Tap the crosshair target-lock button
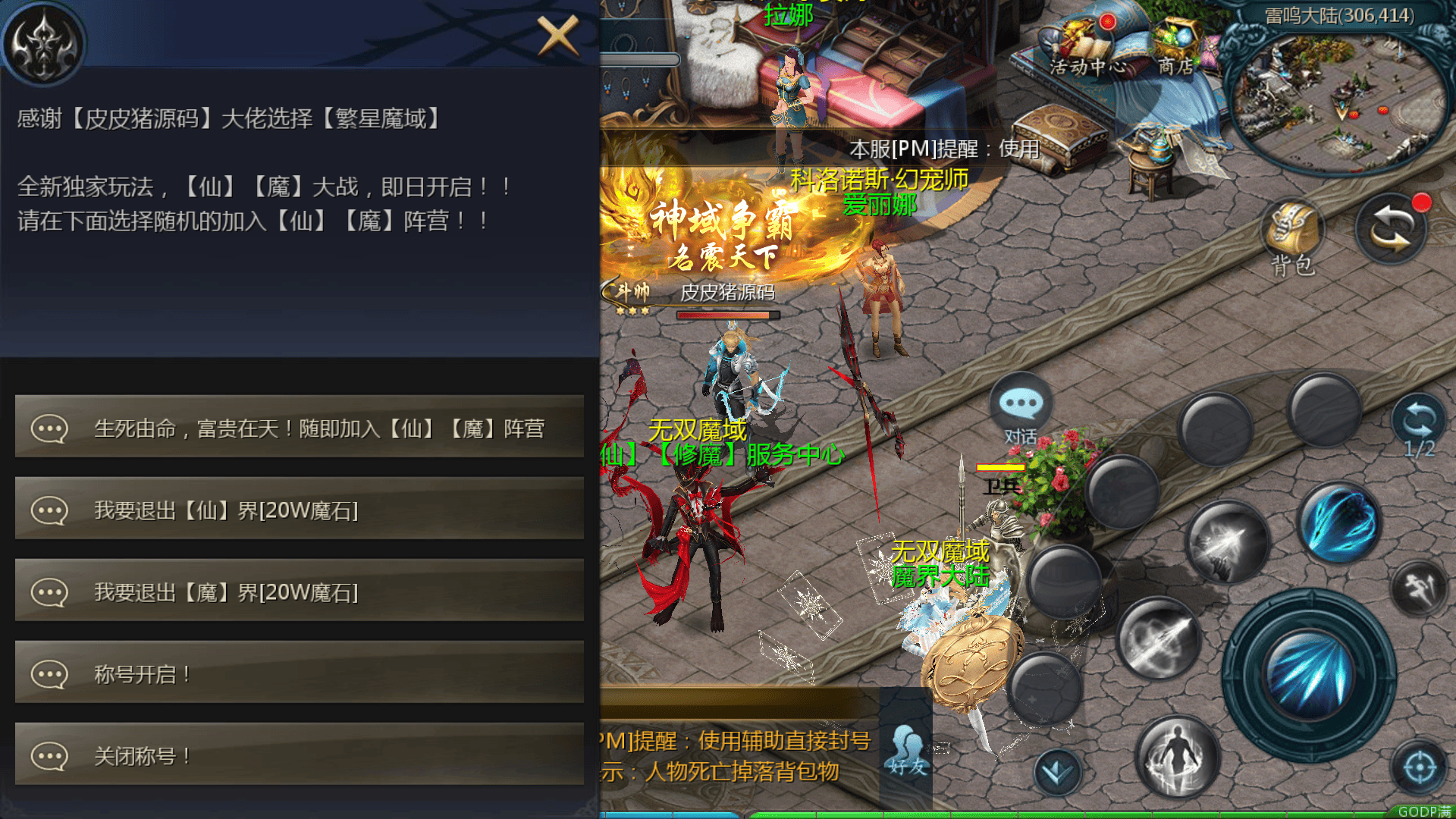The image size is (1456, 819). [x=1420, y=767]
